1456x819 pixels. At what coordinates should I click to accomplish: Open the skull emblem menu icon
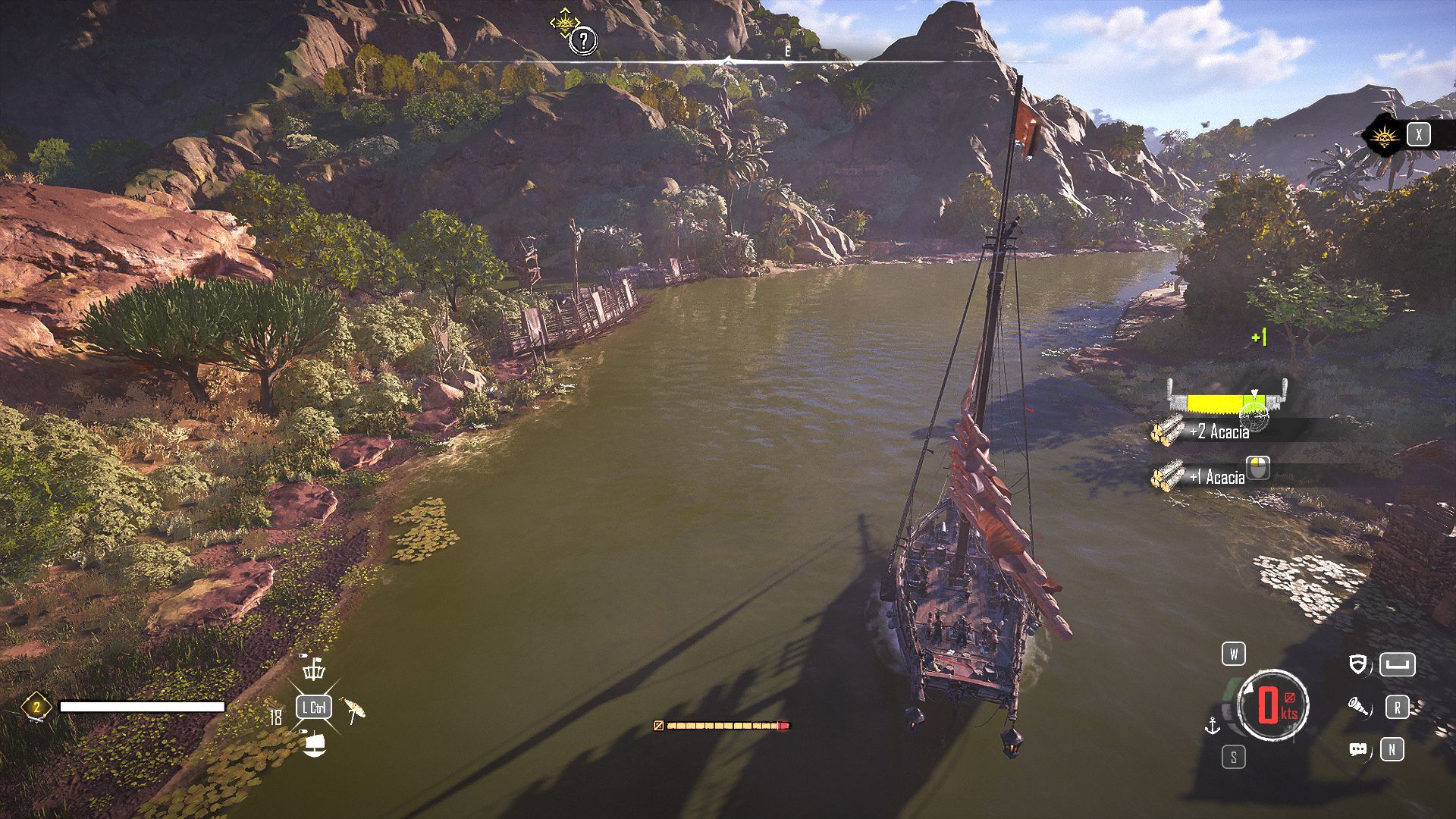click(x=1382, y=136)
